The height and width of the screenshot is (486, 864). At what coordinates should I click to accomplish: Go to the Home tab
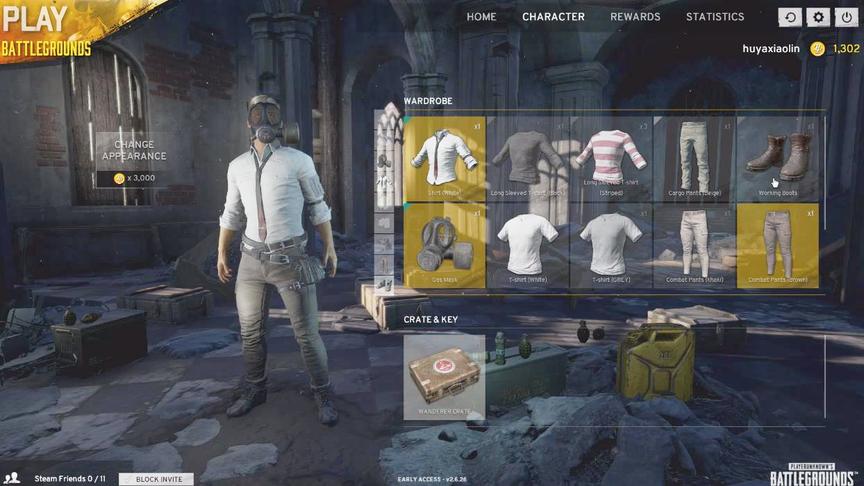481,17
